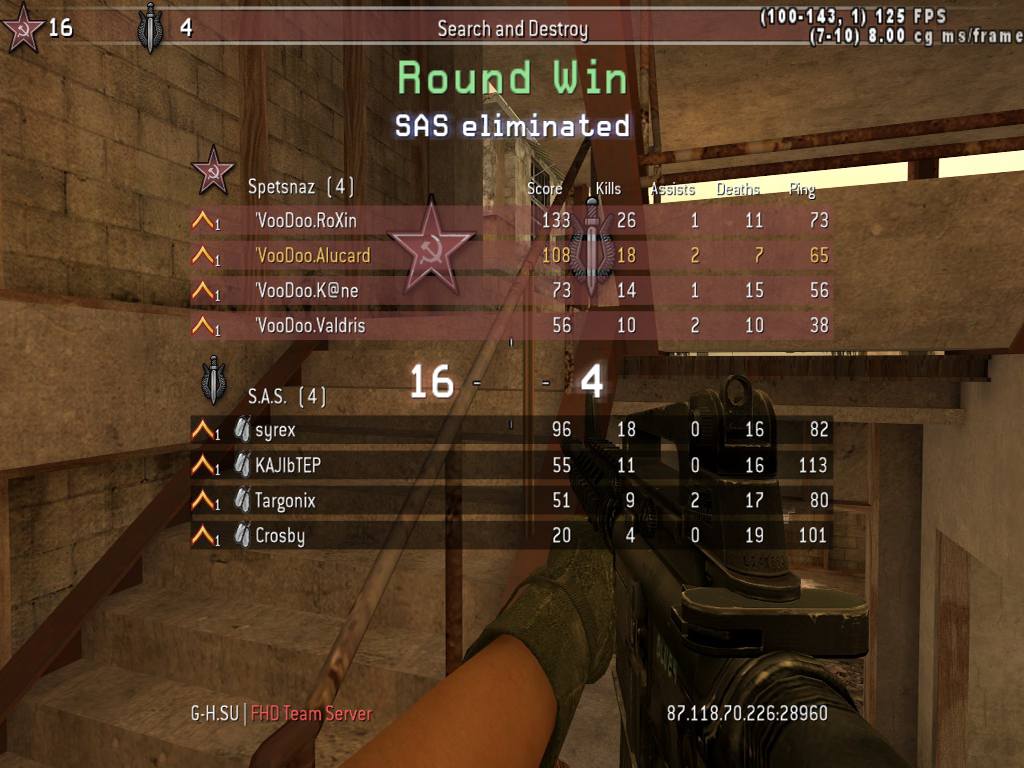Screen dimensions: 1024x768
Task: Click the Kills column header
Action: [x=608, y=189]
